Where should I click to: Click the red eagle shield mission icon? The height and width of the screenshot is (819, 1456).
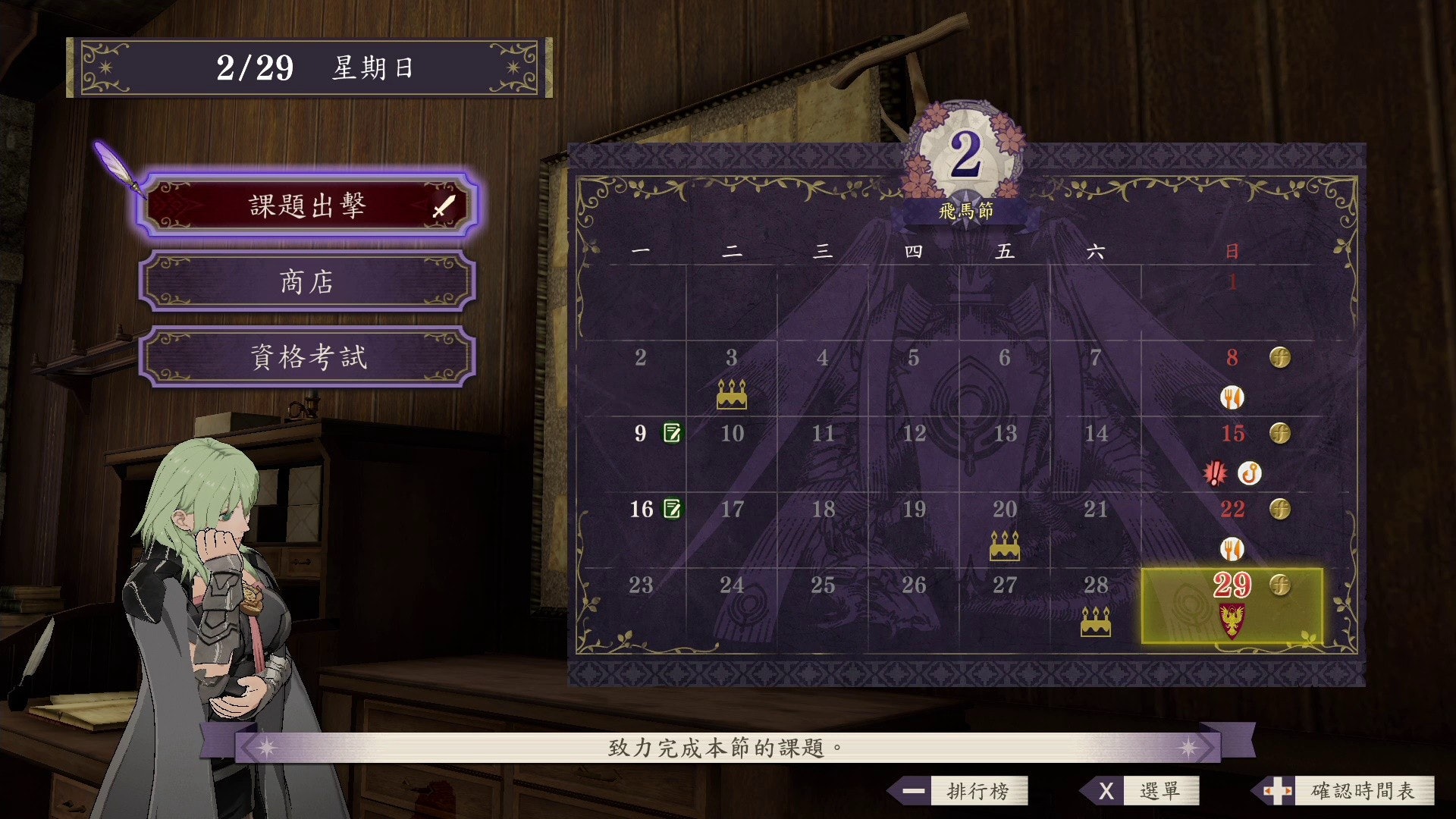pyautogui.click(x=1232, y=620)
